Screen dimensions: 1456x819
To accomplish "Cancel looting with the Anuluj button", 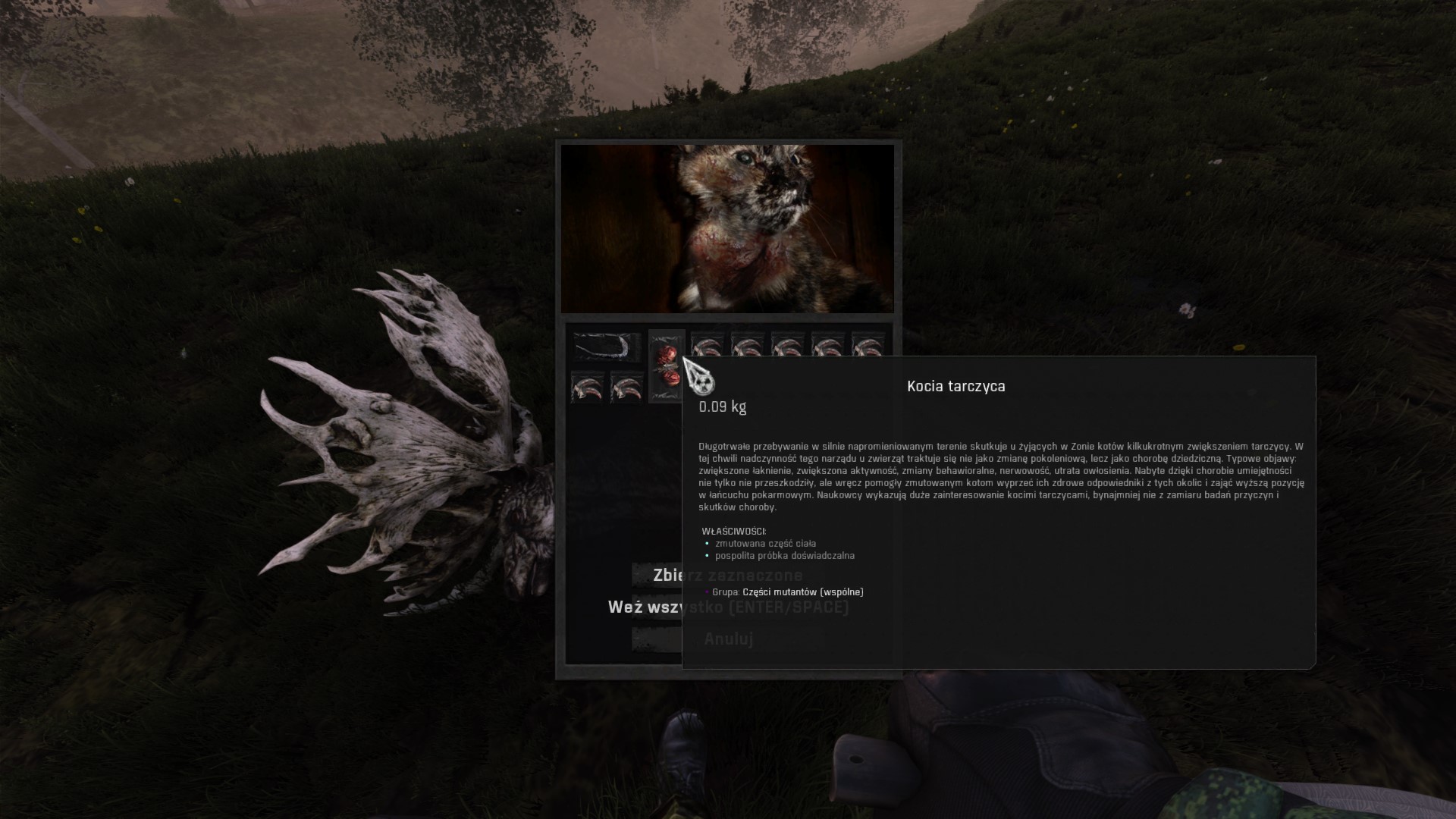I will tap(657, 639).
